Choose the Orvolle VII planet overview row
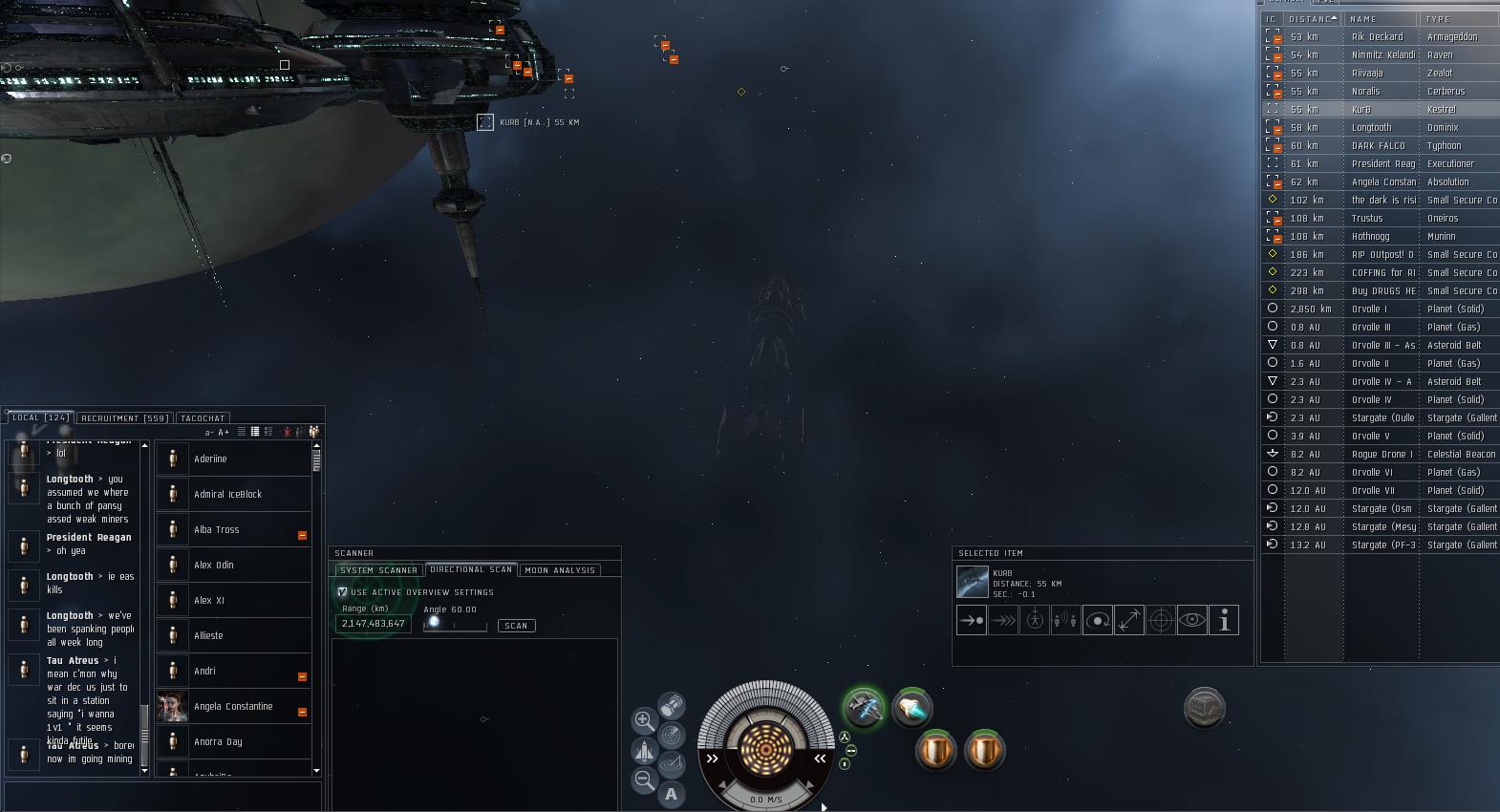This screenshot has width=1500, height=812. tap(1377, 491)
